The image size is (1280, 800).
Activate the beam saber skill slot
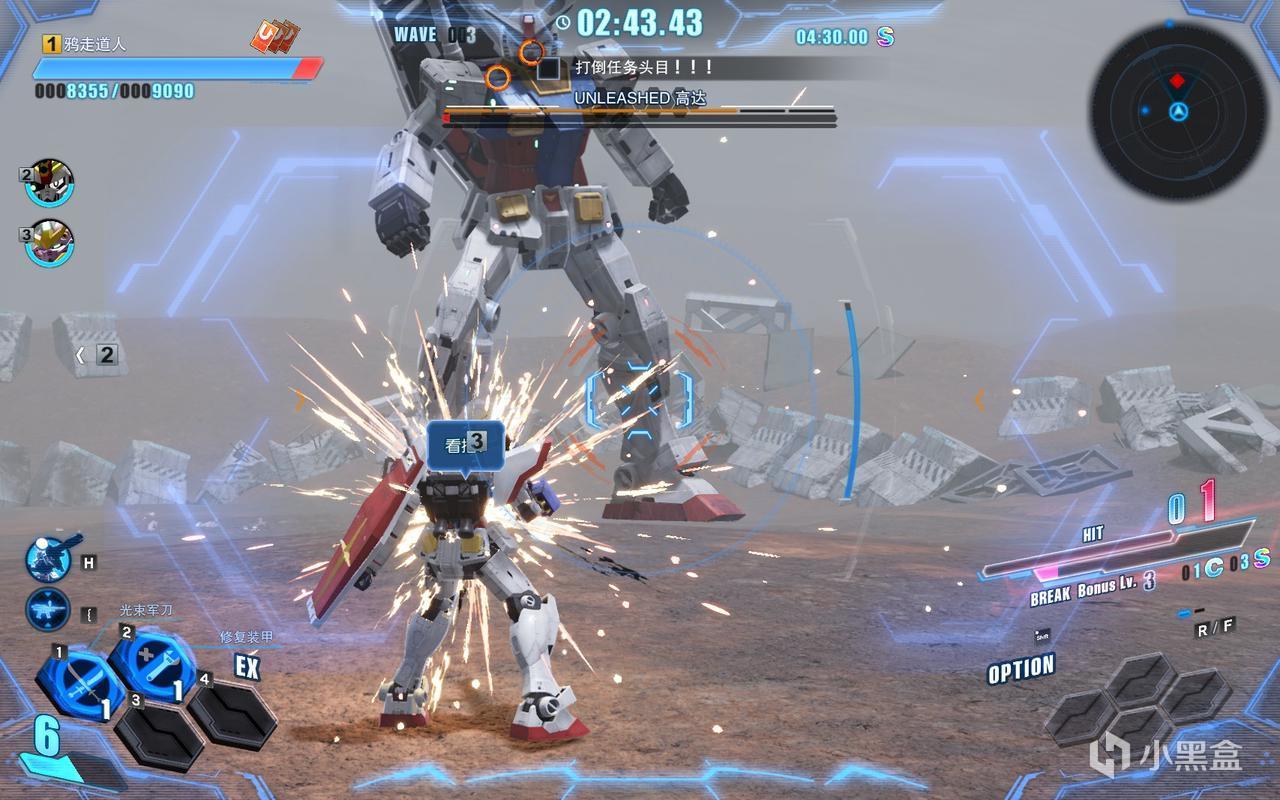click(x=80, y=682)
